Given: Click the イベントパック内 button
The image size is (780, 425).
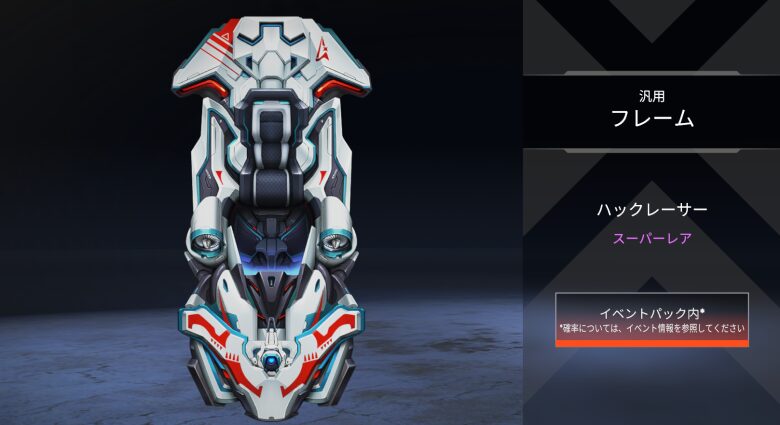Looking at the screenshot, I should 651,319.
